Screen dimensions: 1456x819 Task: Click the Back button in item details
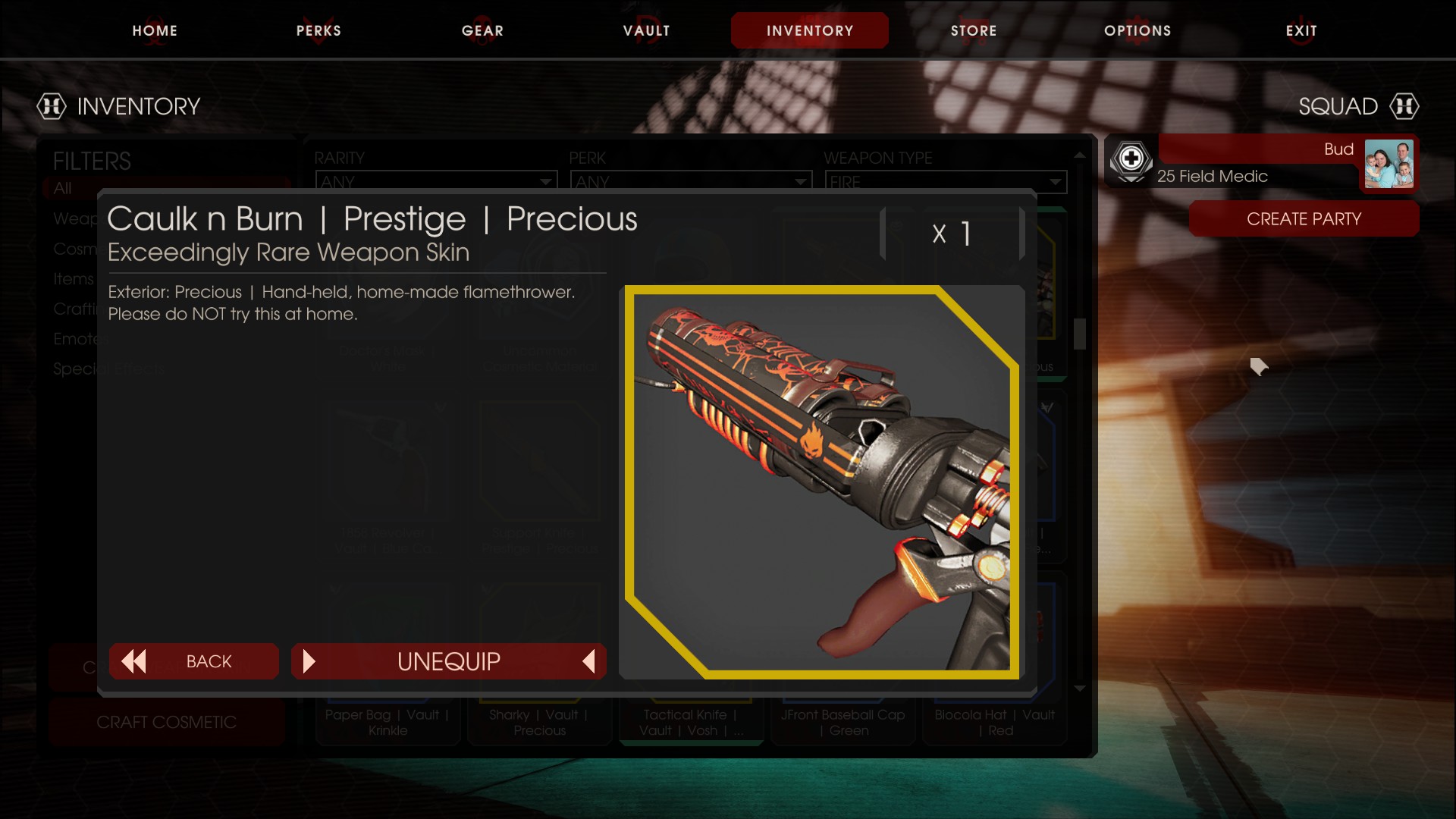pos(194,661)
